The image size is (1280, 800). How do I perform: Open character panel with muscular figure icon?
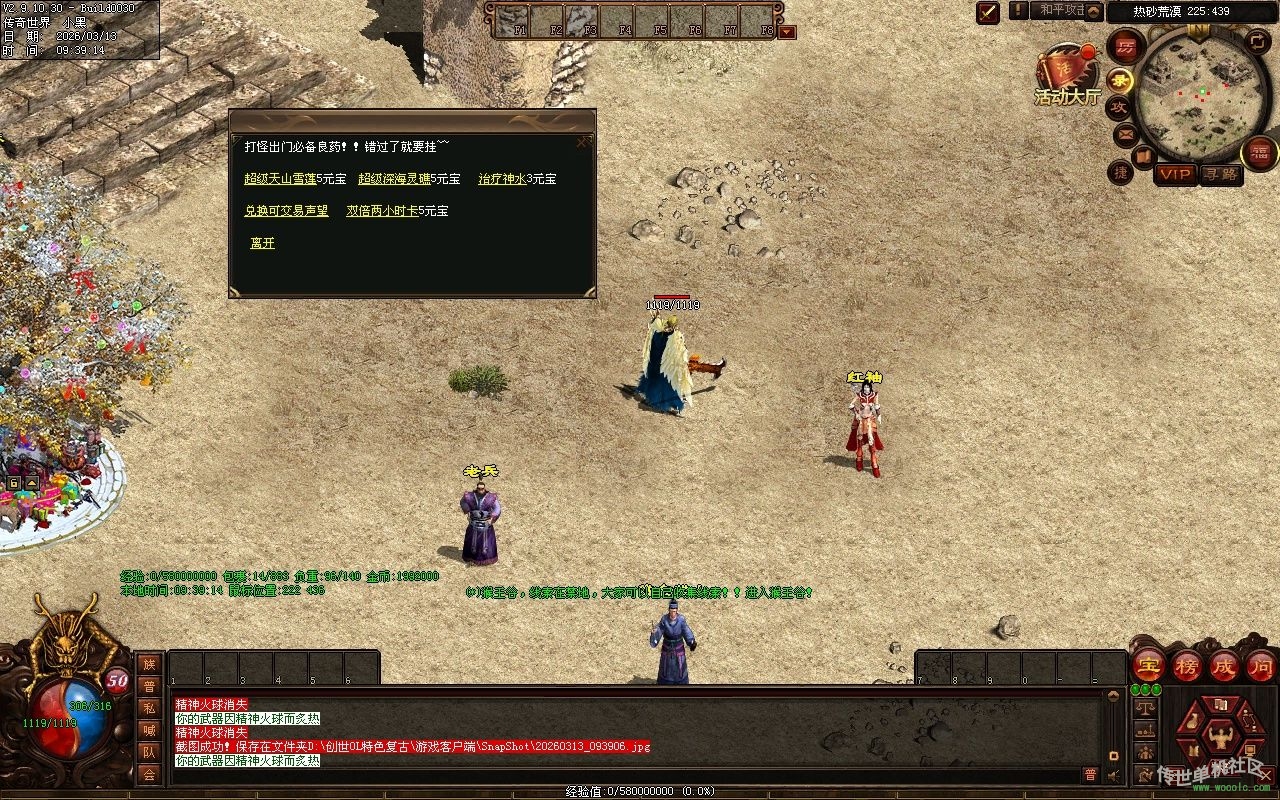tap(1219, 736)
